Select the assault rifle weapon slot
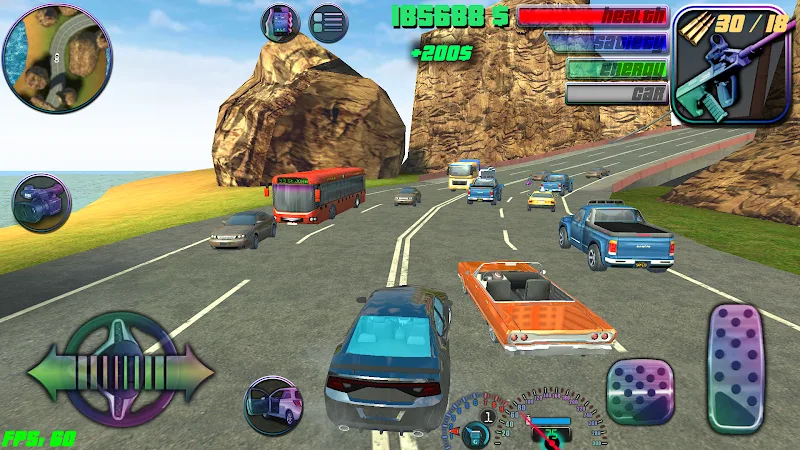The height and width of the screenshot is (450, 800). (x=718, y=66)
